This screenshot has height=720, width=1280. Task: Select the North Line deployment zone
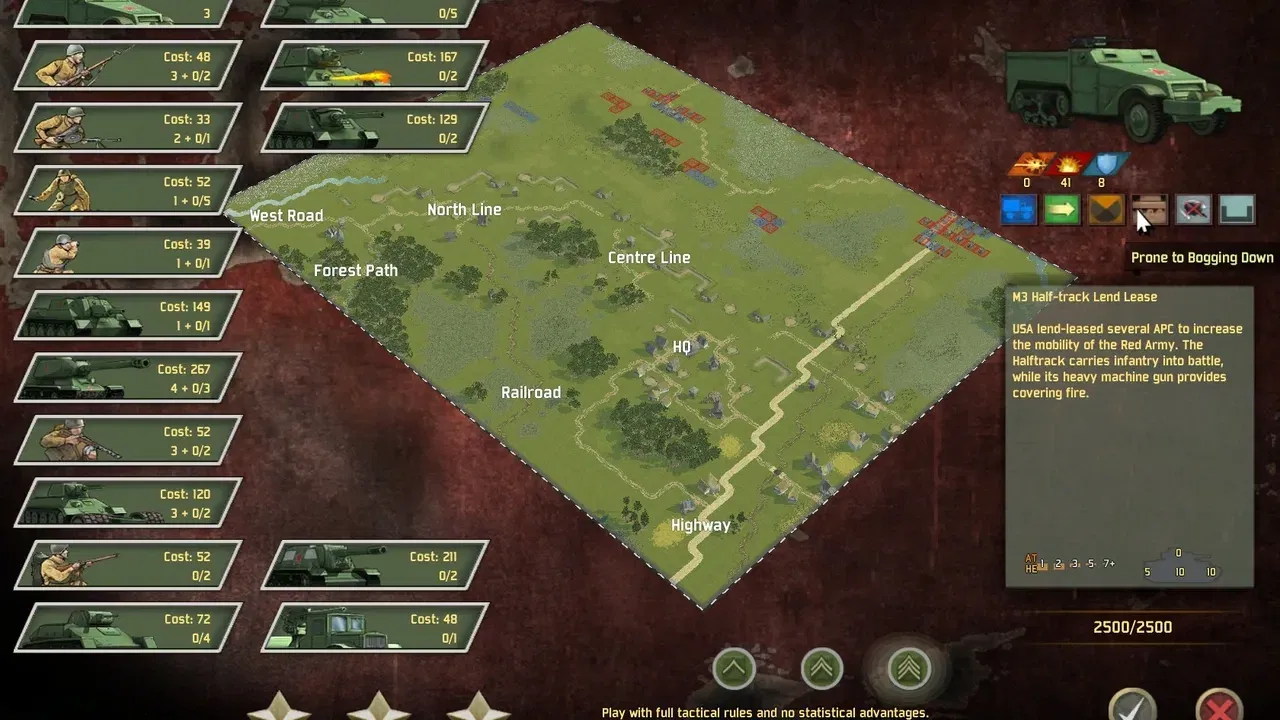(x=464, y=209)
